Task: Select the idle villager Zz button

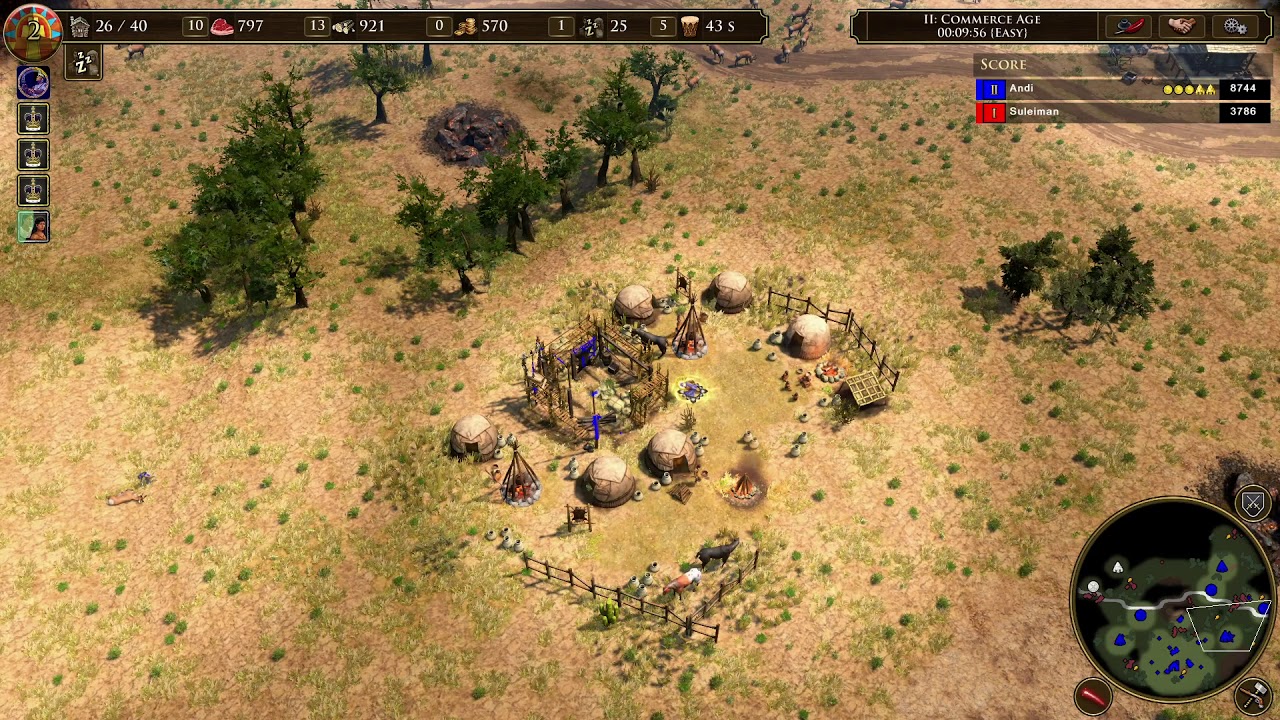Action: click(83, 64)
